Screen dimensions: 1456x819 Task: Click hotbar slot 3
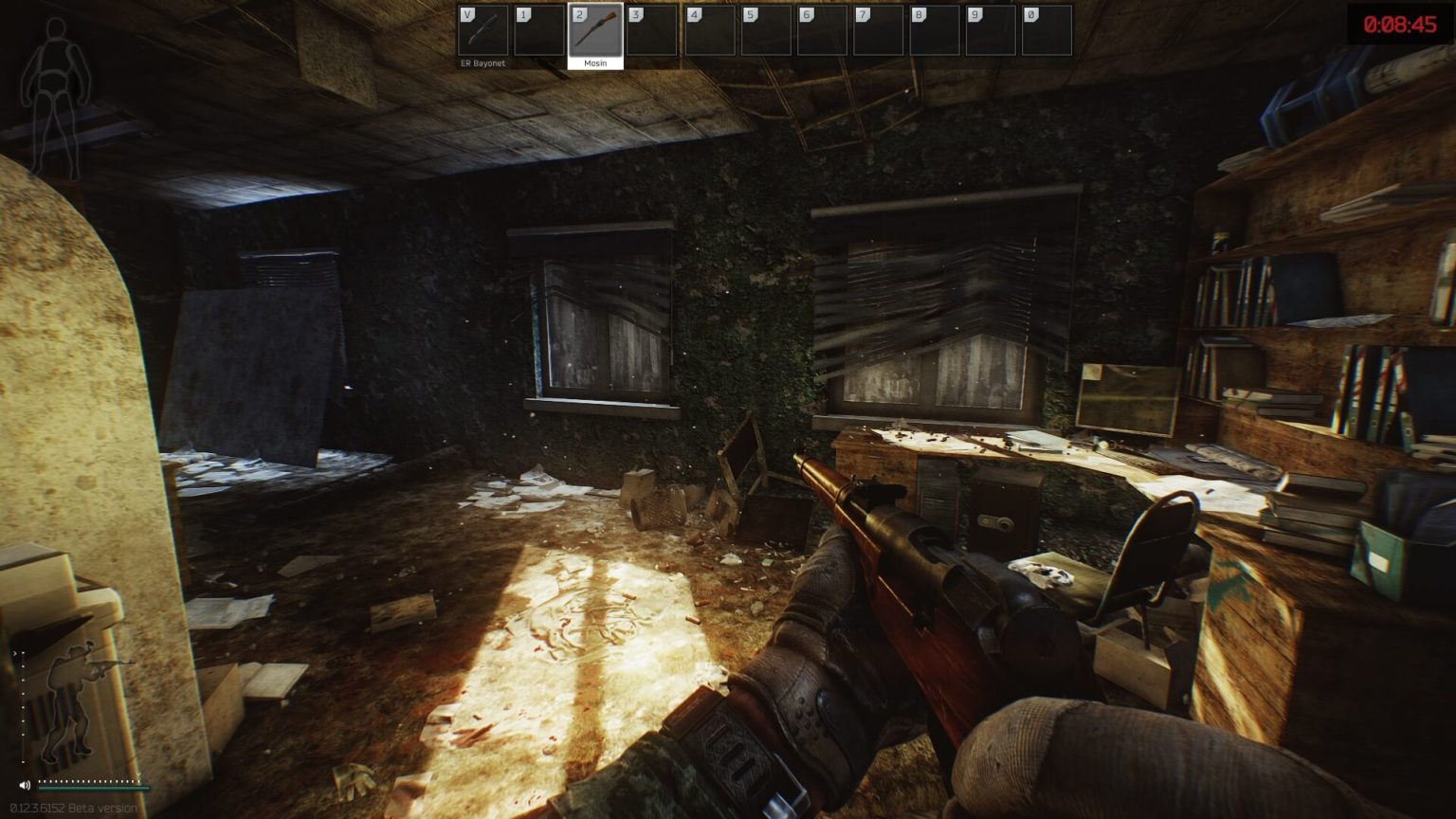(650, 28)
